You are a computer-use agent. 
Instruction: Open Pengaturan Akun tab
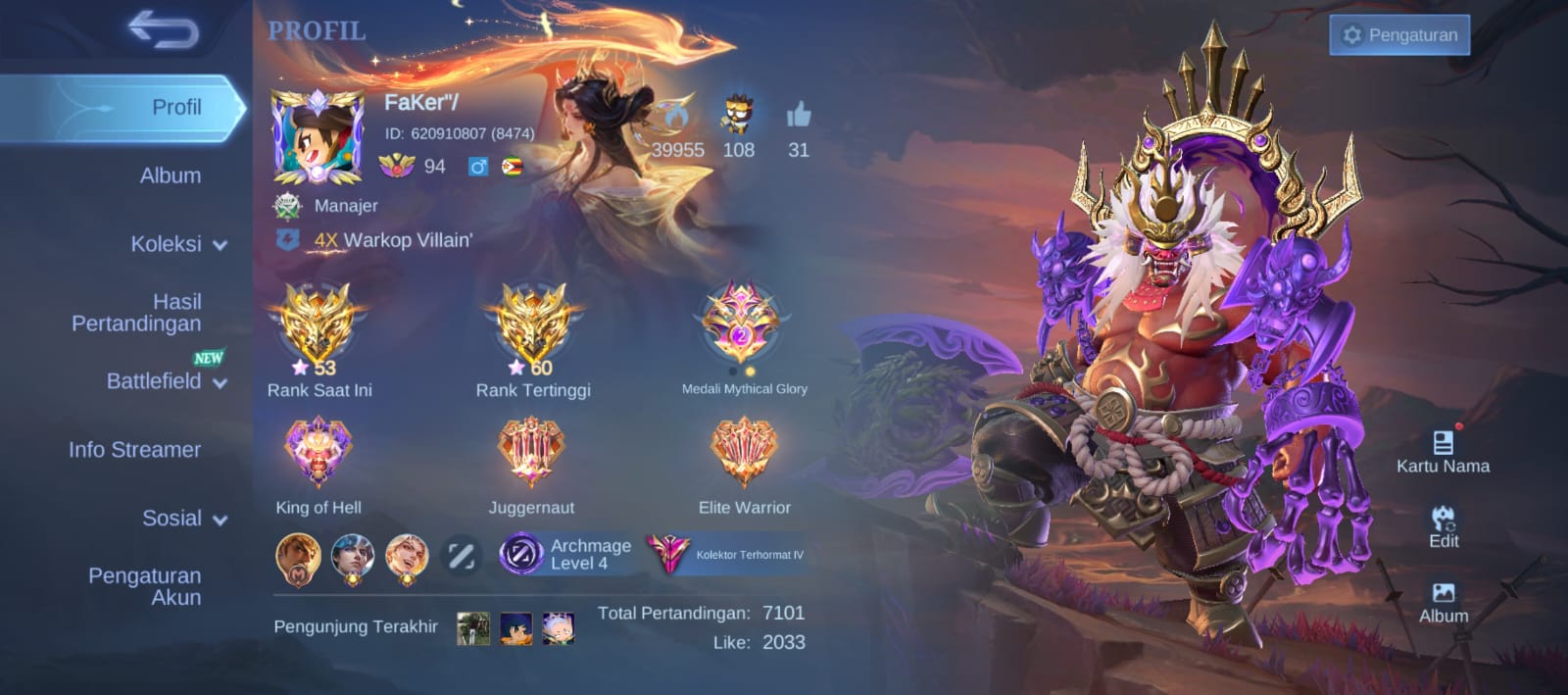coord(145,586)
